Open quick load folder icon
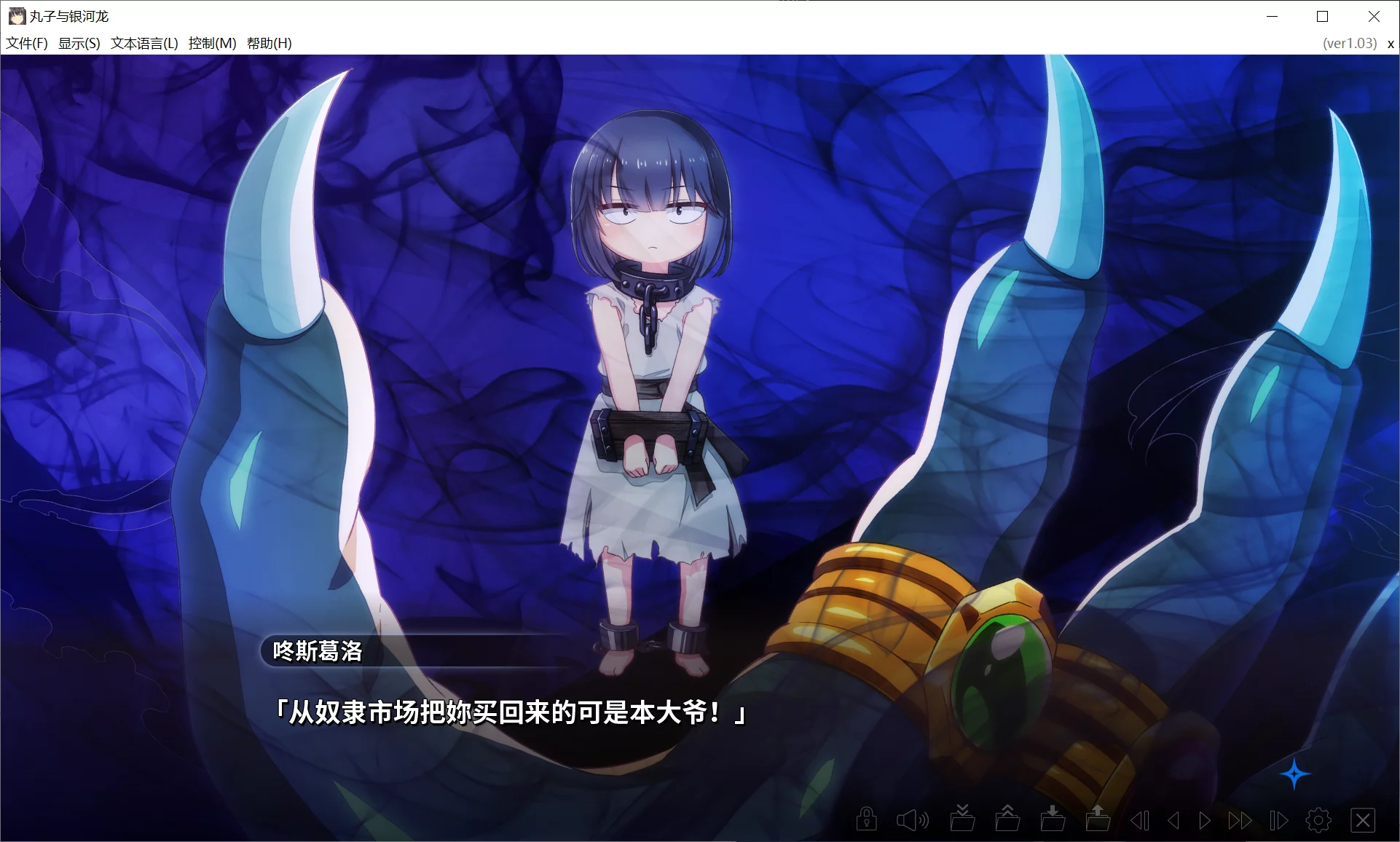Image resolution: width=1400 pixels, height=842 pixels. (x=1008, y=819)
